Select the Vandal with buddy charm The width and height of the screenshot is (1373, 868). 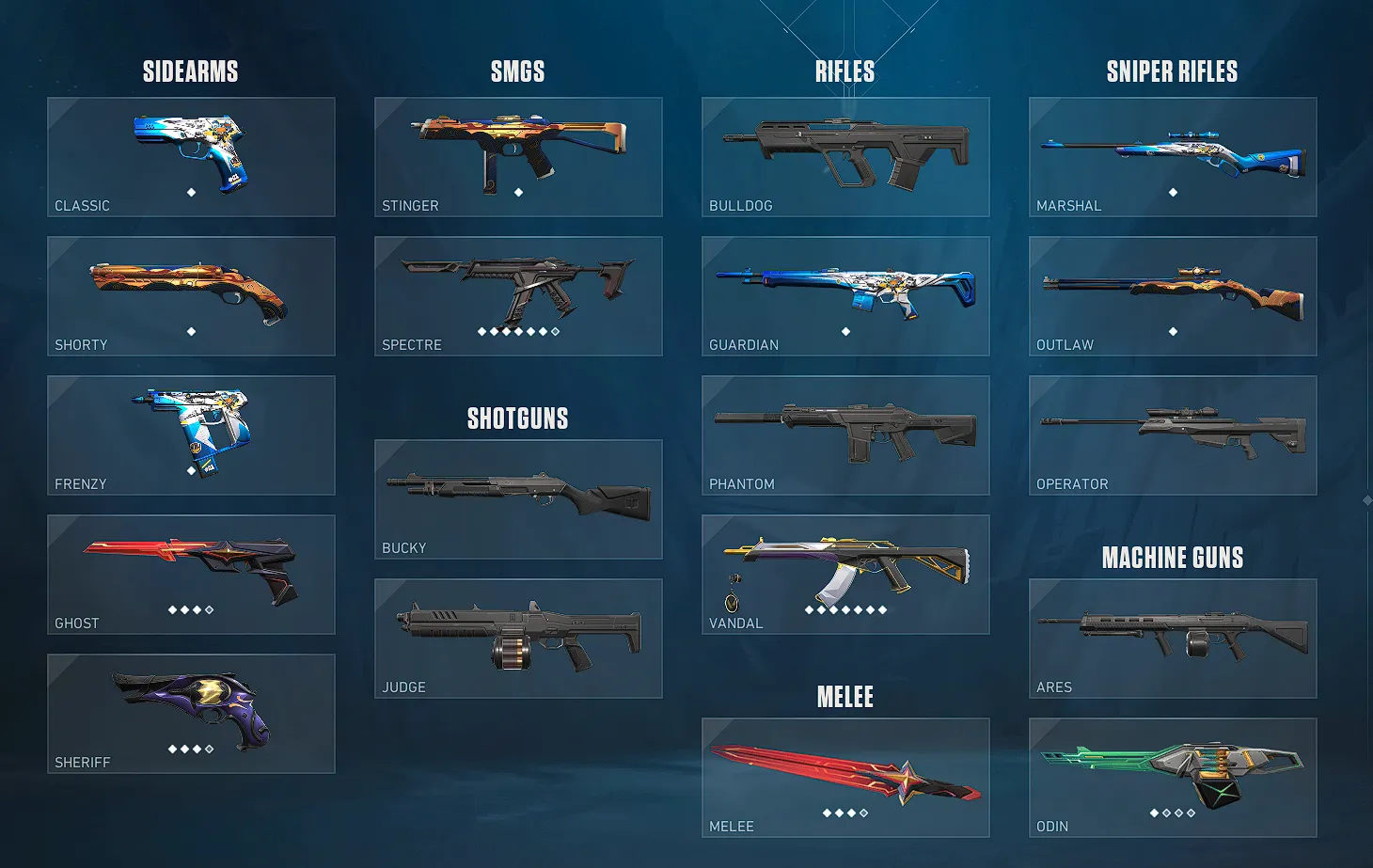click(844, 575)
